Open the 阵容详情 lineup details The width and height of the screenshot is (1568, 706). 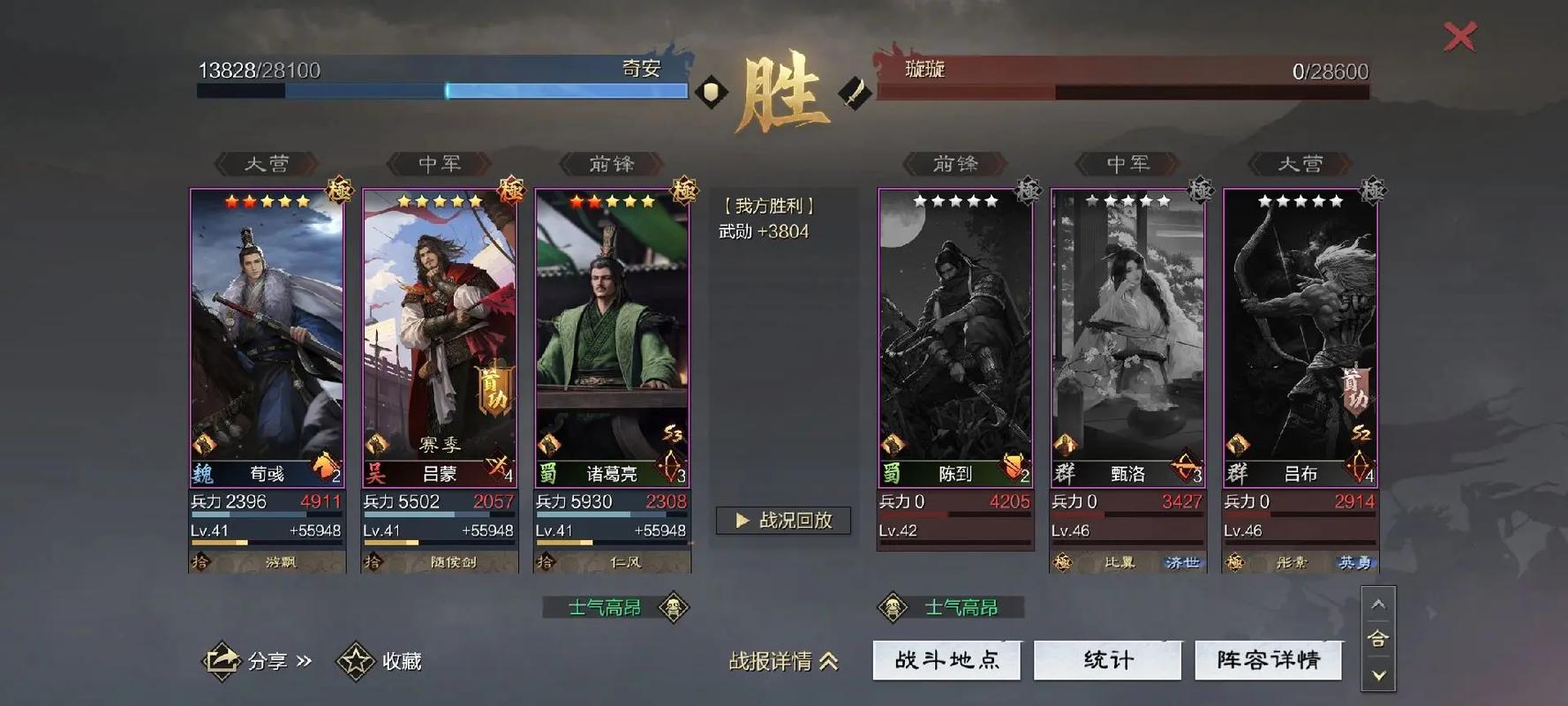coord(1269,659)
